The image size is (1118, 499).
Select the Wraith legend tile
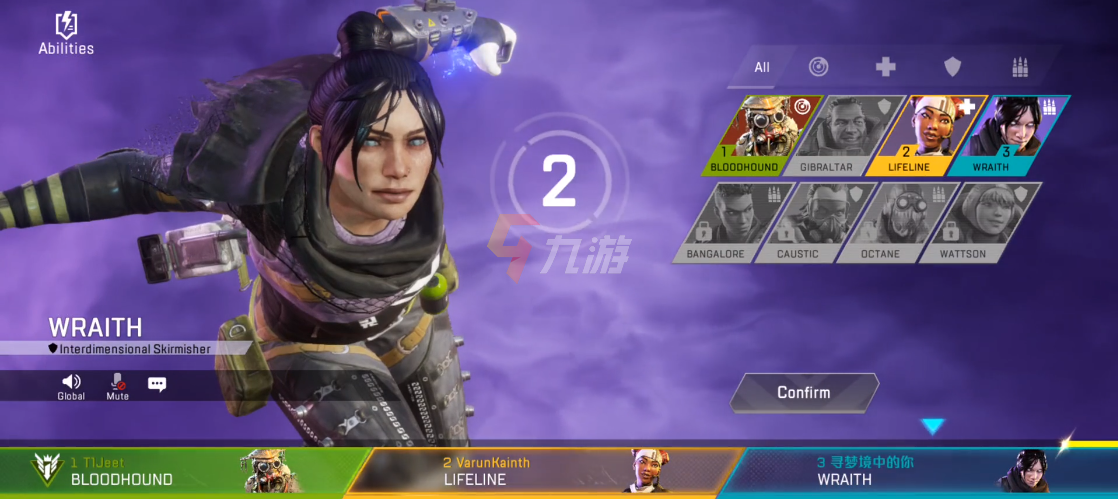click(x=1003, y=134)
